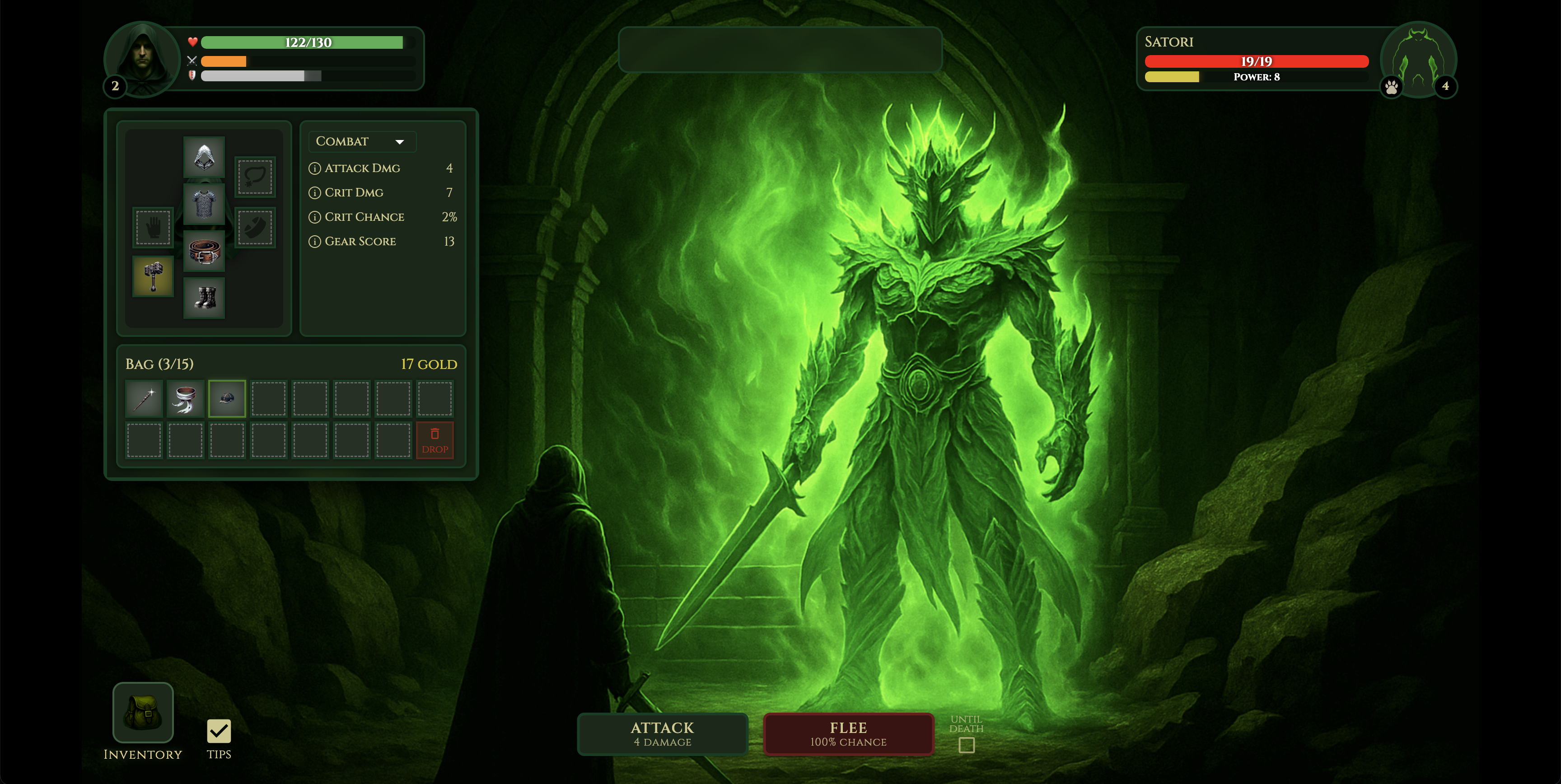Uncheck the Tips checkbox
This screenshot has height=784, width=1561.
pyautogui.click(x=219, y=731)
